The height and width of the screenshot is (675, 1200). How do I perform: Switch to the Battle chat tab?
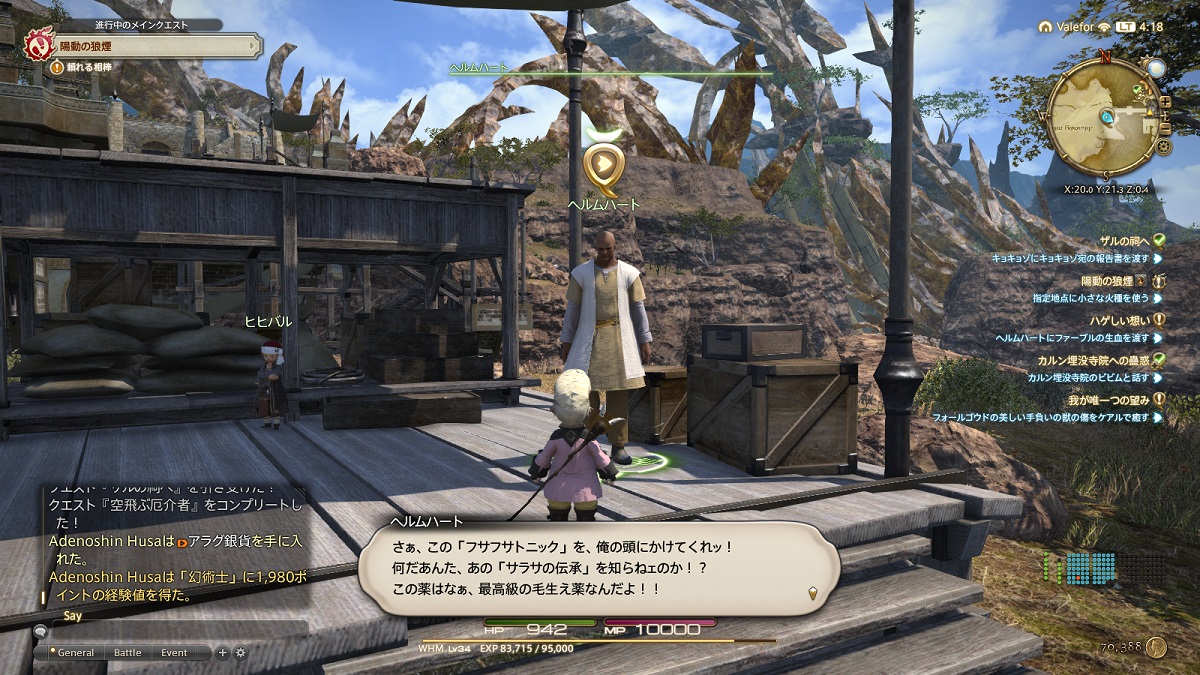(x=127, y=653)
